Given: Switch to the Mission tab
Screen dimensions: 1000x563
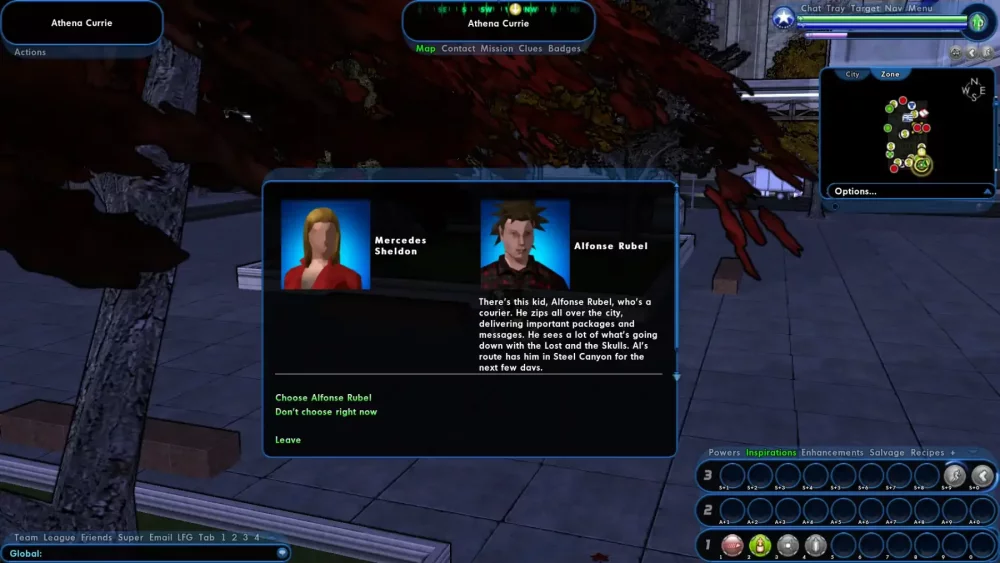Looking at the screenshot, I should [496, 49].
